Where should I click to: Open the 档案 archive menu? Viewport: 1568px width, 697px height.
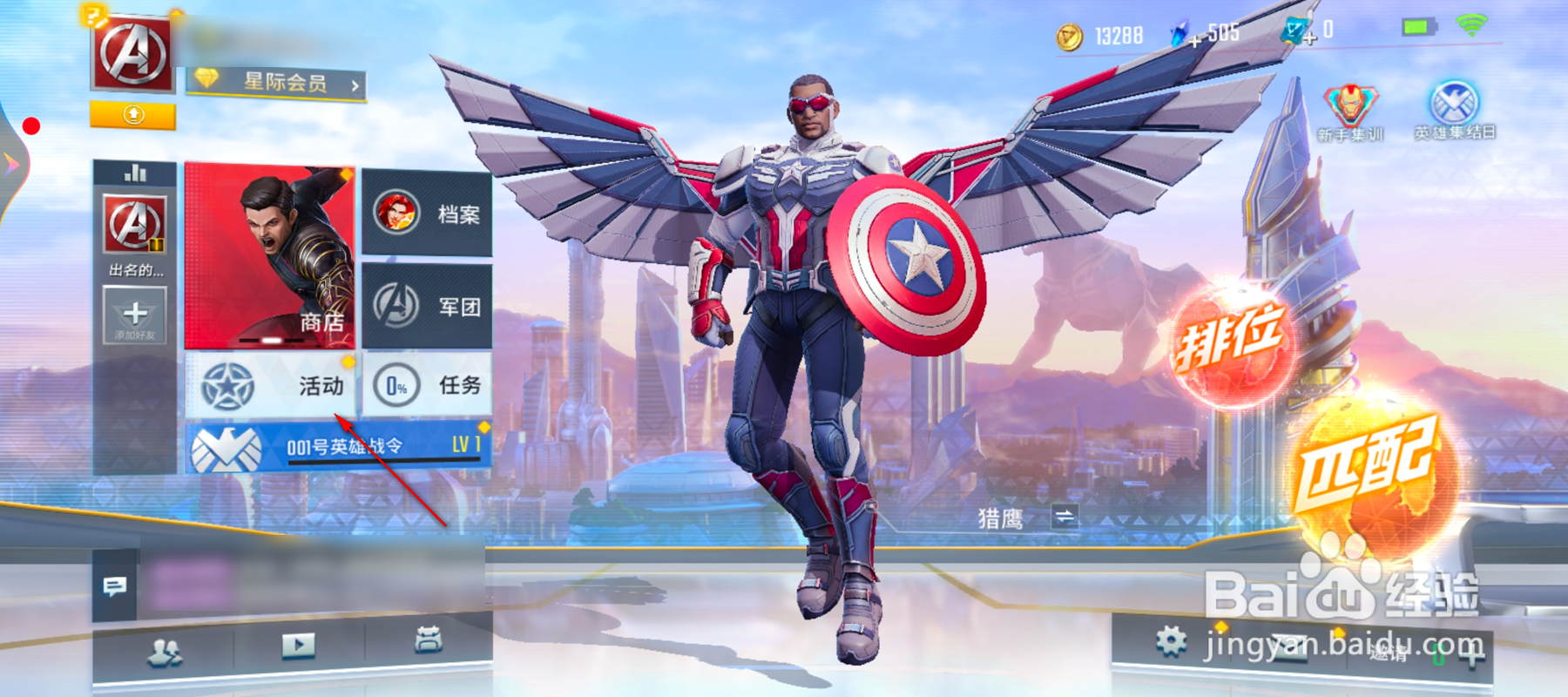click(427, 213)
